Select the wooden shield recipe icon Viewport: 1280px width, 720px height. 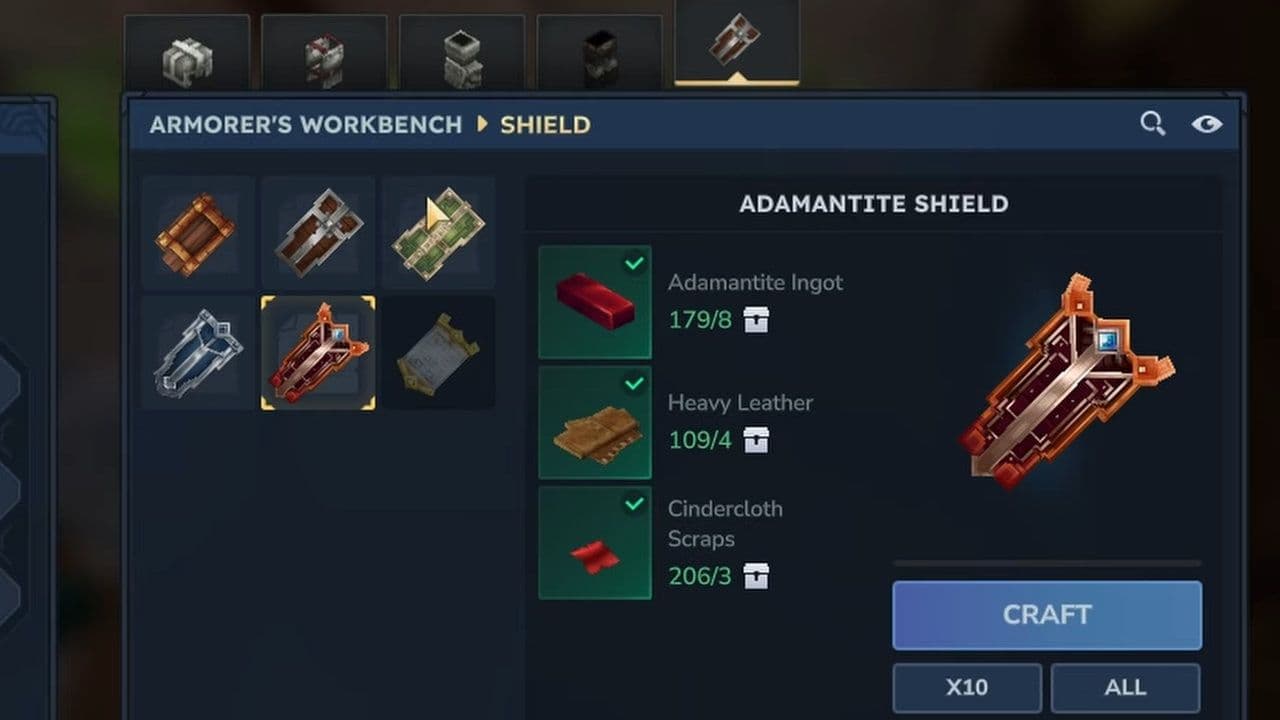[x=197, y=232]
